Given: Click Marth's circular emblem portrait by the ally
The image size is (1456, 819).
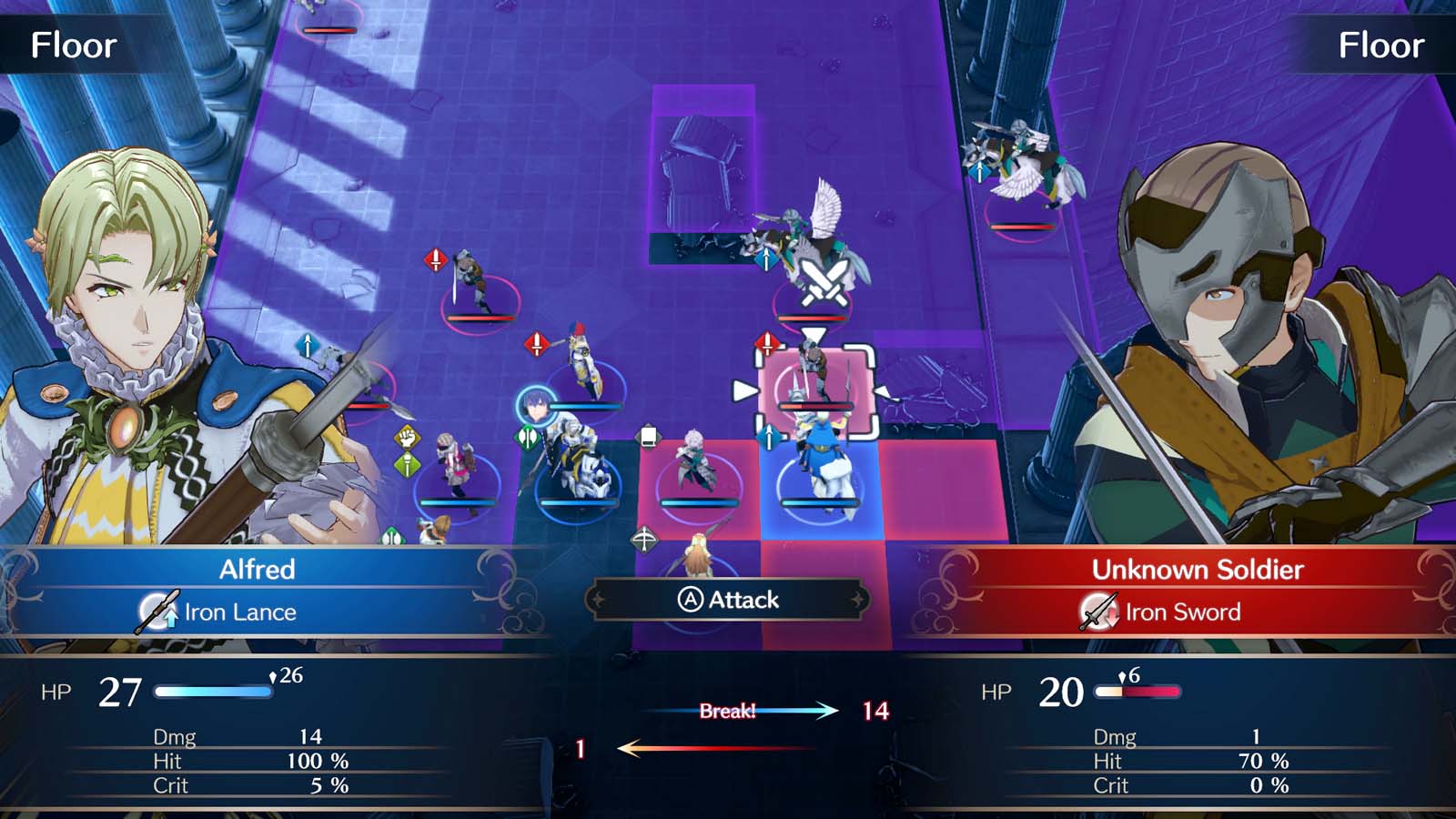Looking at the screenshot, I should 535,408.
